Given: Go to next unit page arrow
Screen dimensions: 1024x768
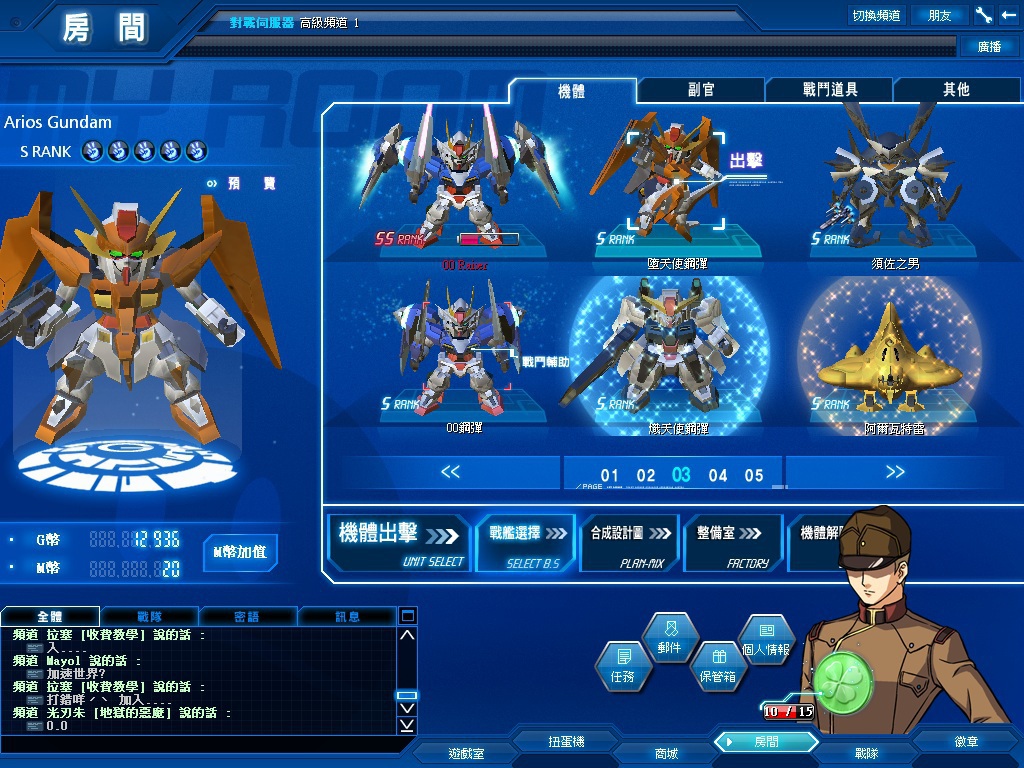Looking at the screenshot, I should (894, 473).
